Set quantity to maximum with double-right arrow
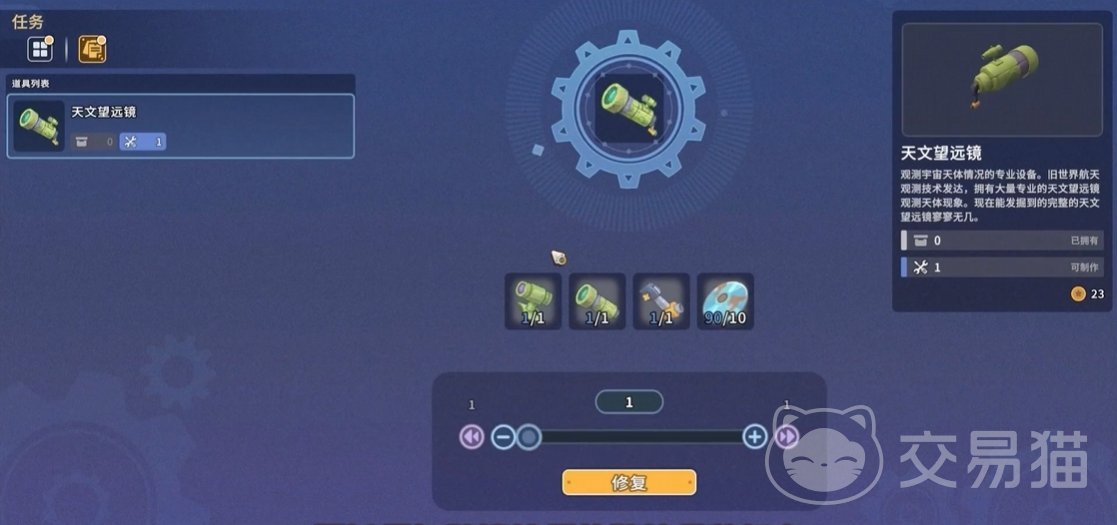This screenshot has height=525, width=1117. point(787,437)
